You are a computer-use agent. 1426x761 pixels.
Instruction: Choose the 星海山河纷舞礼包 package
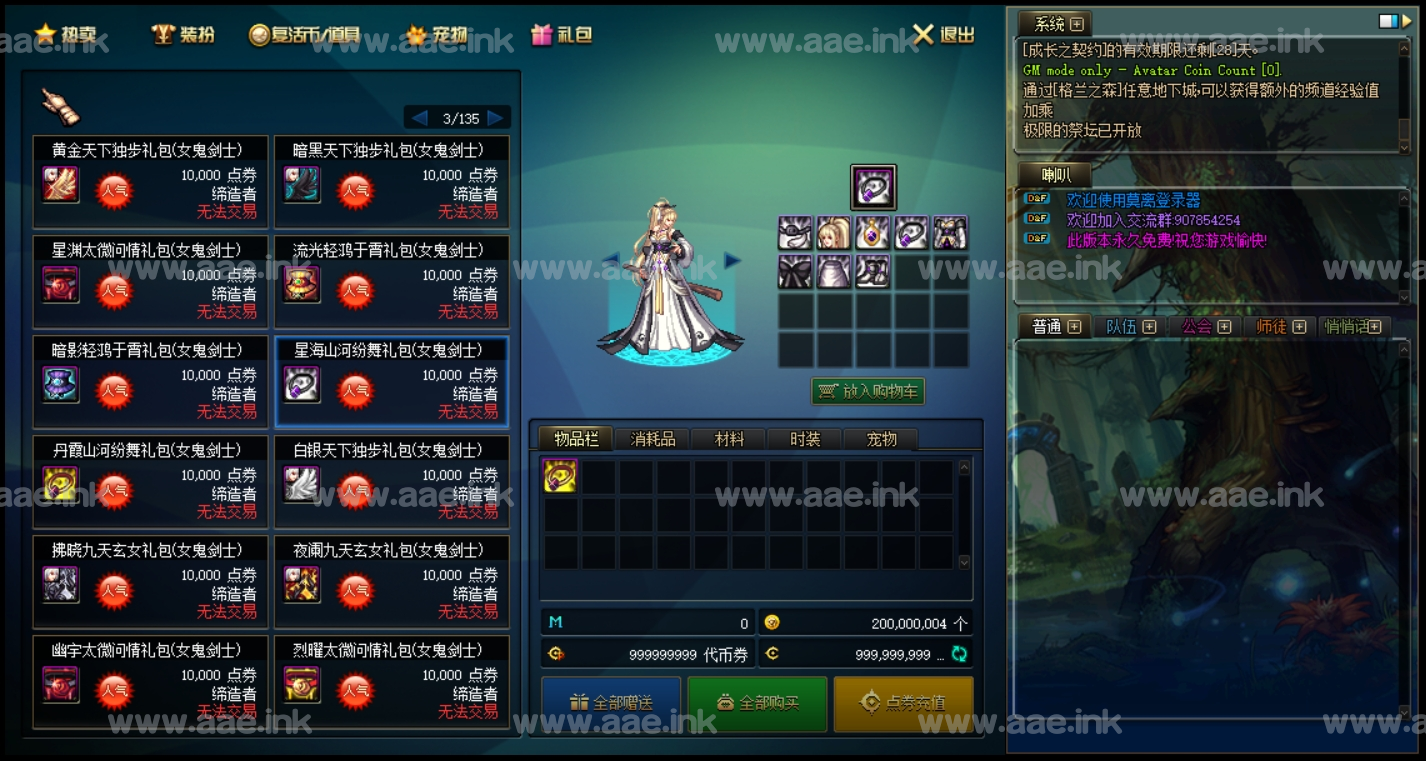point(392,382)
